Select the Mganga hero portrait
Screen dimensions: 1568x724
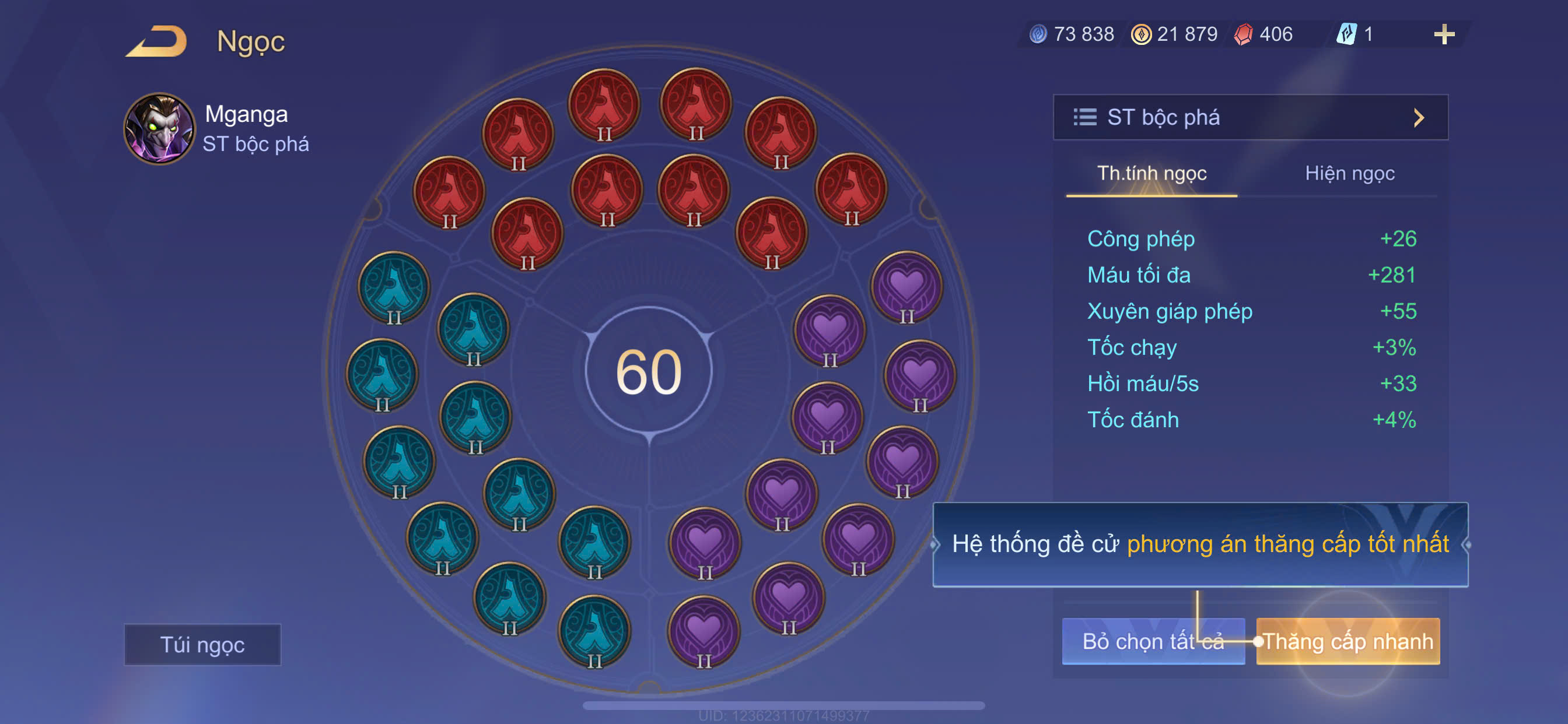point(159,128)
